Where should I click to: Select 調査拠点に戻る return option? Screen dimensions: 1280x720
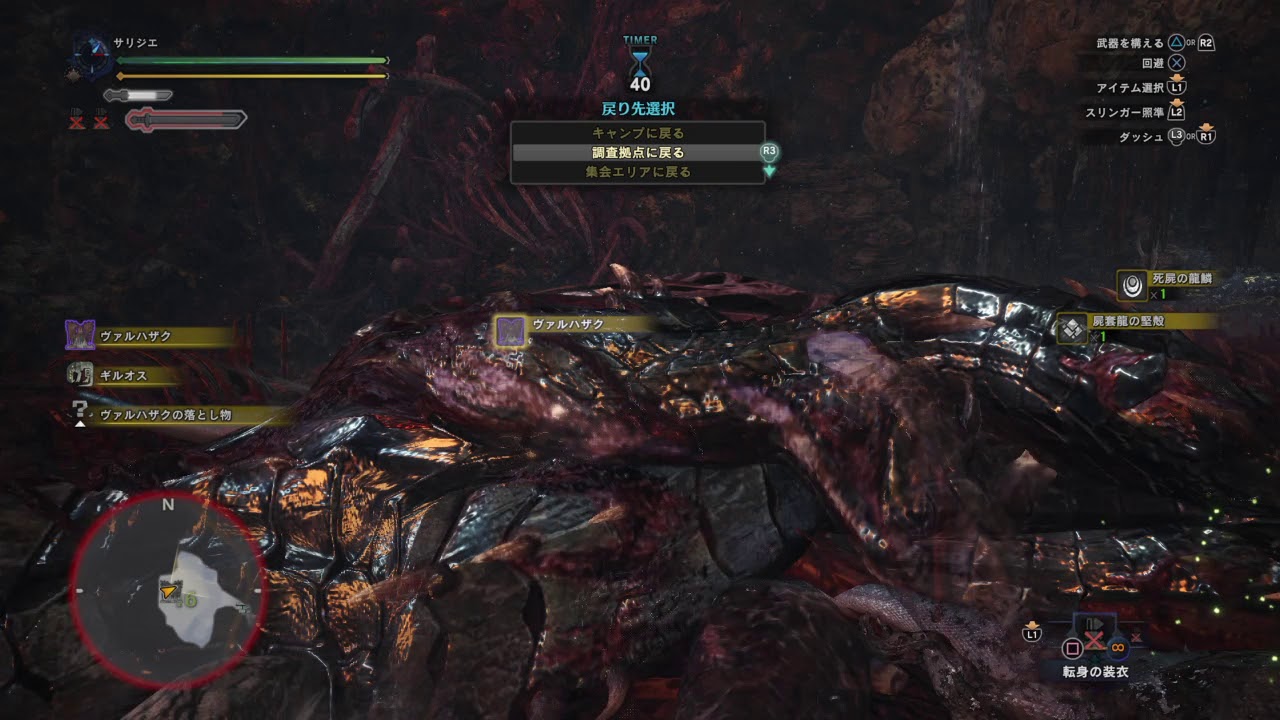point(638,153)
